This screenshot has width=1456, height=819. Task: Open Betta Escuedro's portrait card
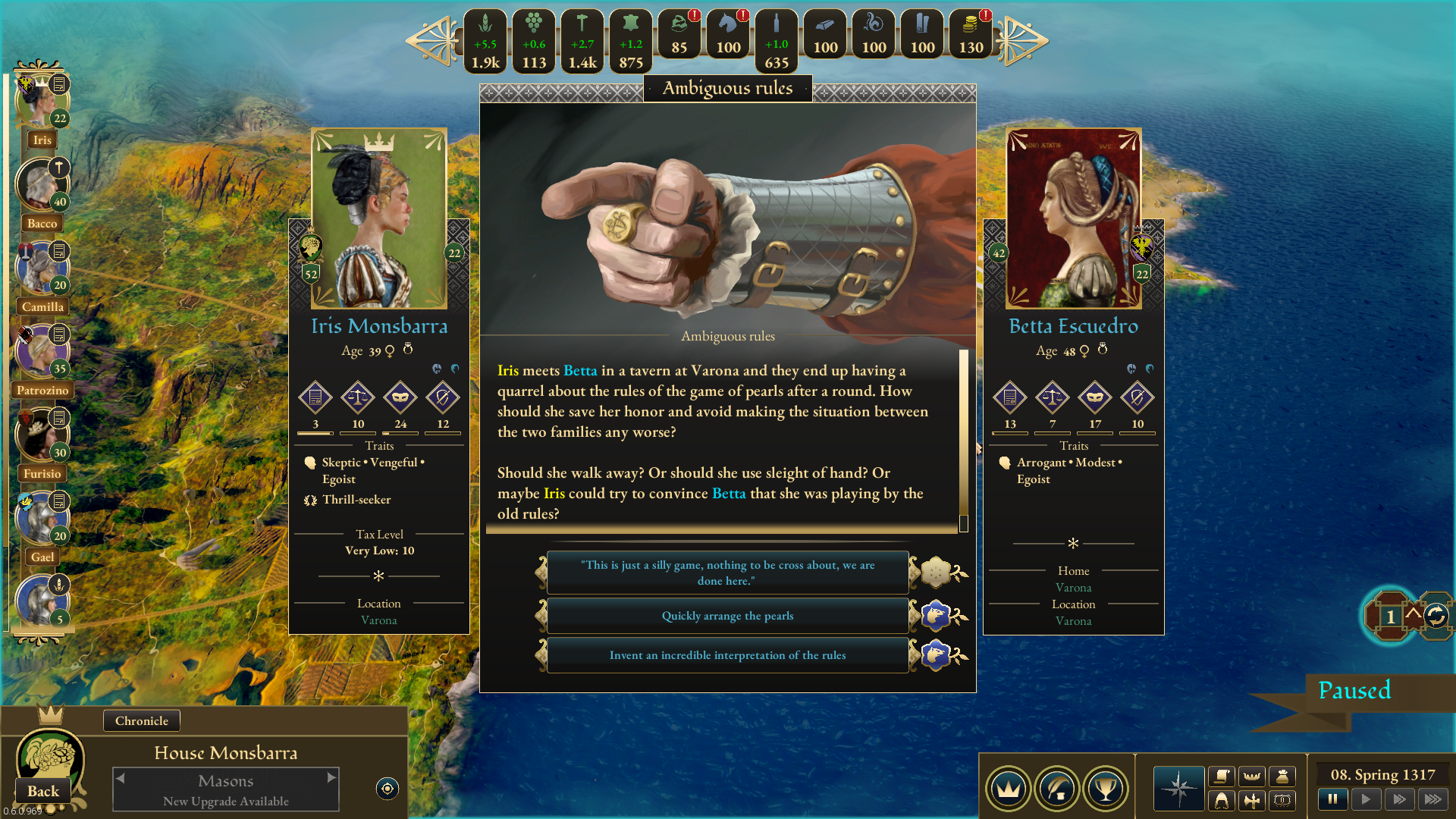coord(1073,220)
